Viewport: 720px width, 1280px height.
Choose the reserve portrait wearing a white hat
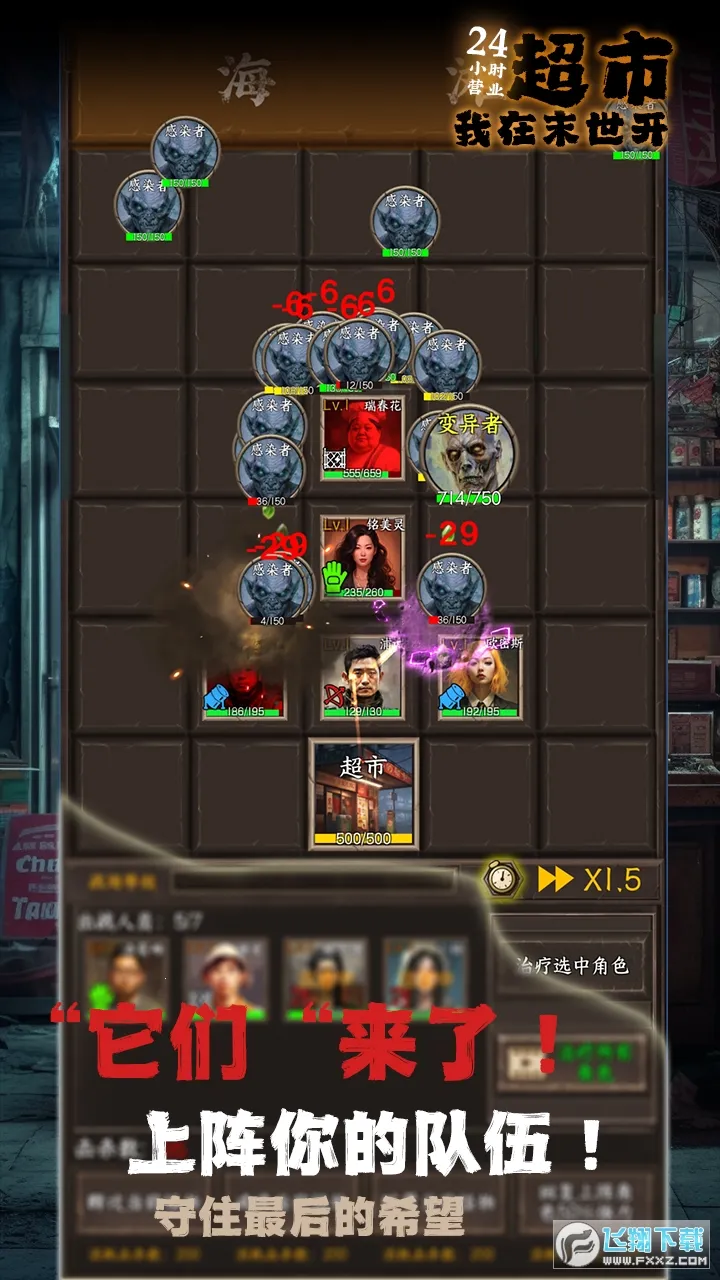226,977
